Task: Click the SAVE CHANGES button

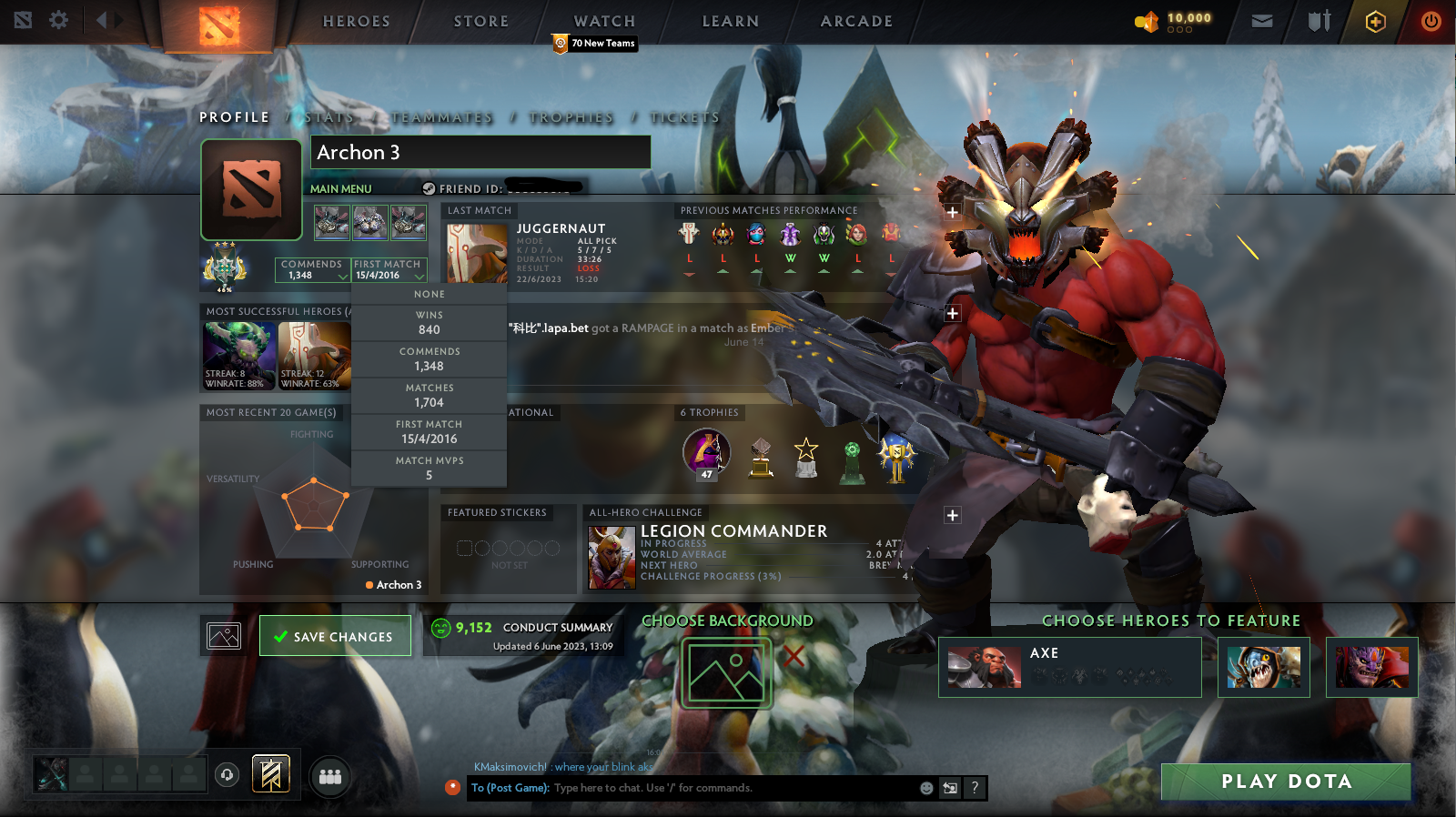Action: click(x=335, y=636)
